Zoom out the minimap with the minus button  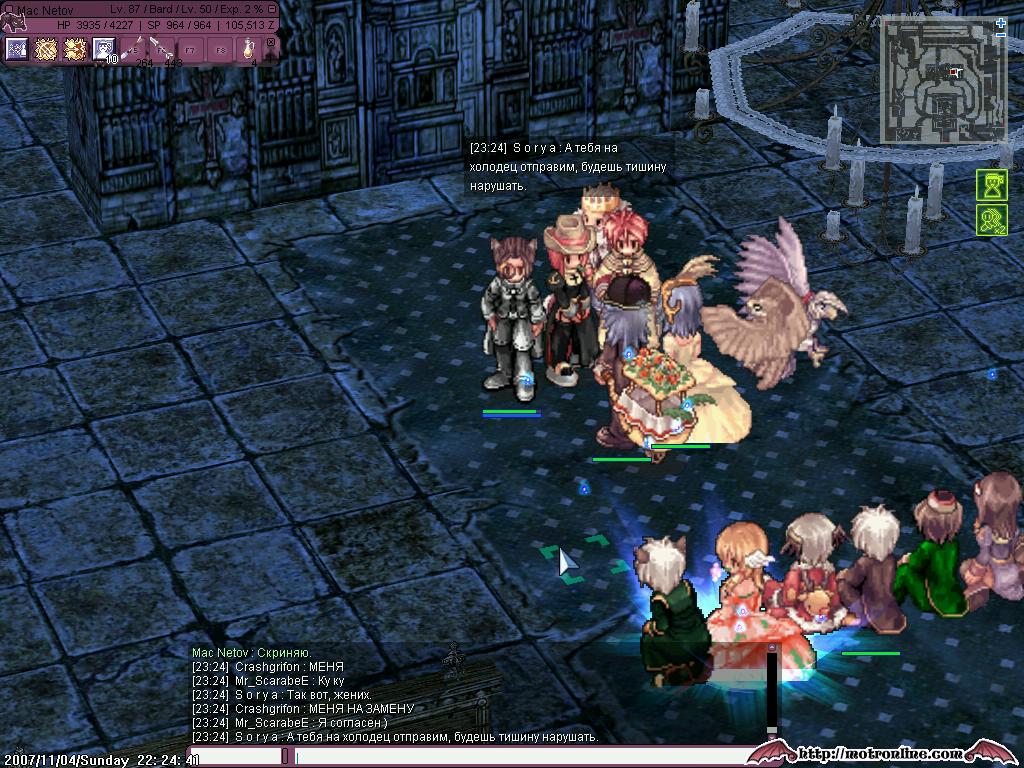click(x=1001, y=35)
